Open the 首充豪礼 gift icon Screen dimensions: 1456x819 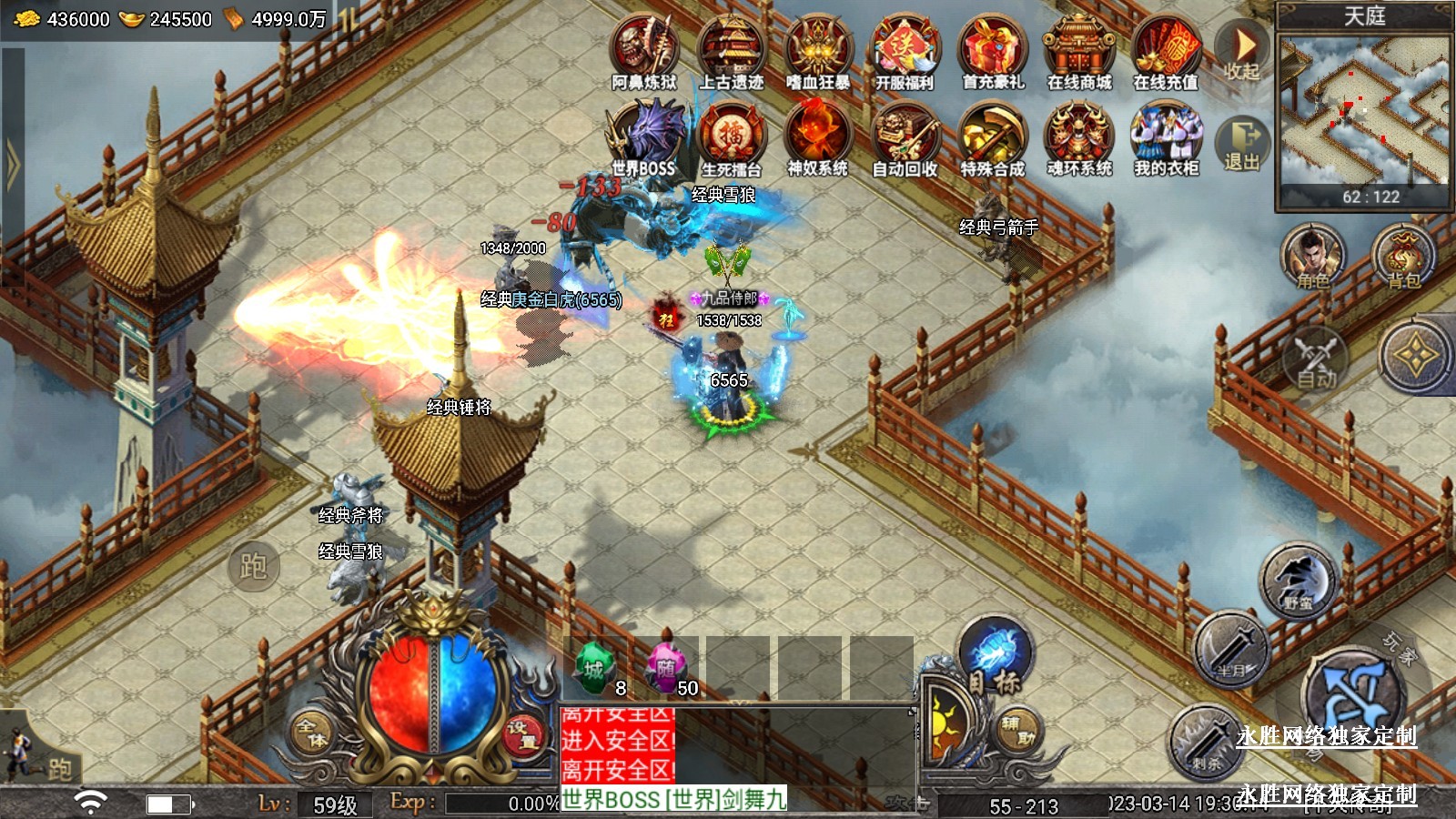point(992,51)
